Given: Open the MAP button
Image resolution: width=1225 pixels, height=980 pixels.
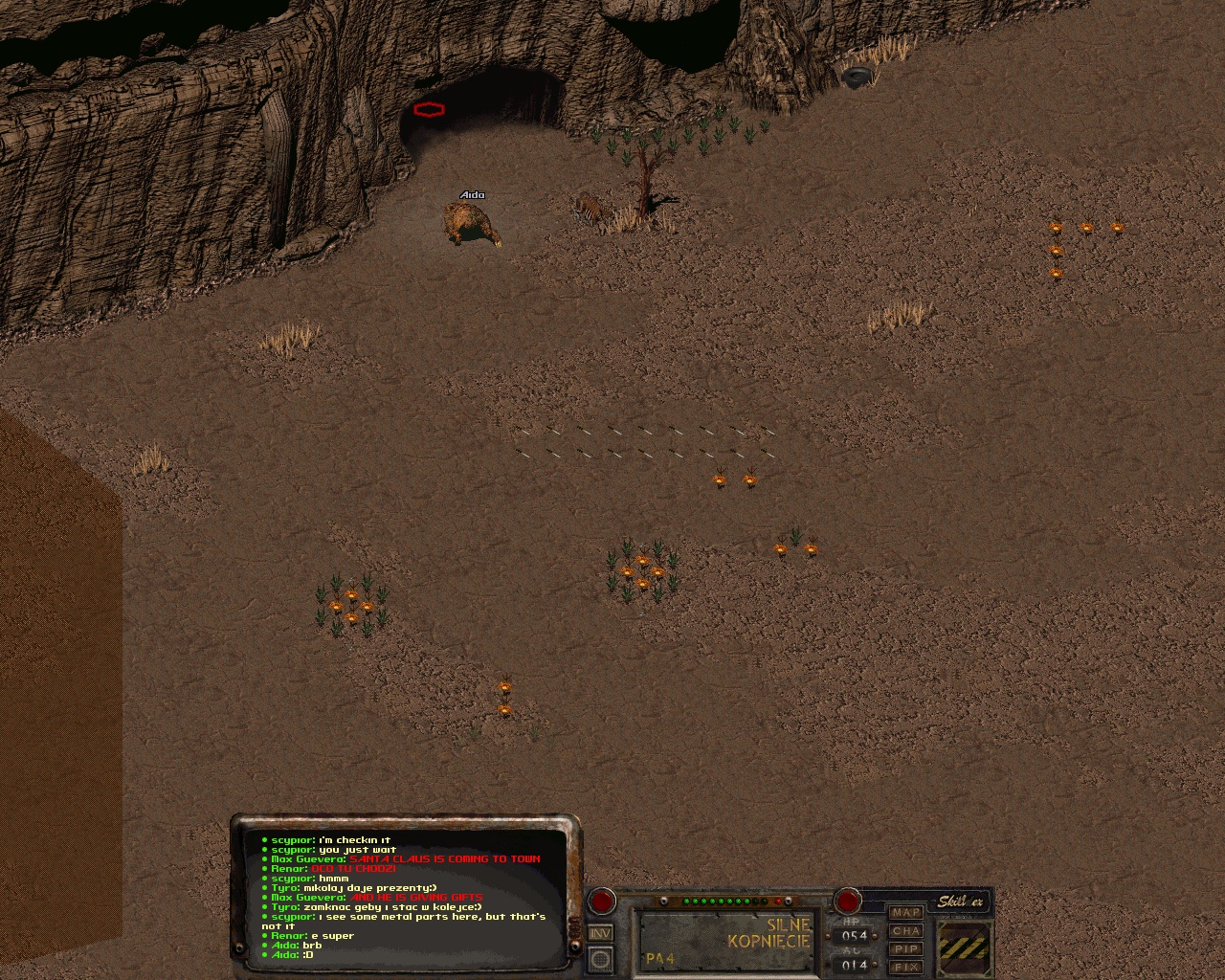Looking at the screenshot, I should pos(905,913).
